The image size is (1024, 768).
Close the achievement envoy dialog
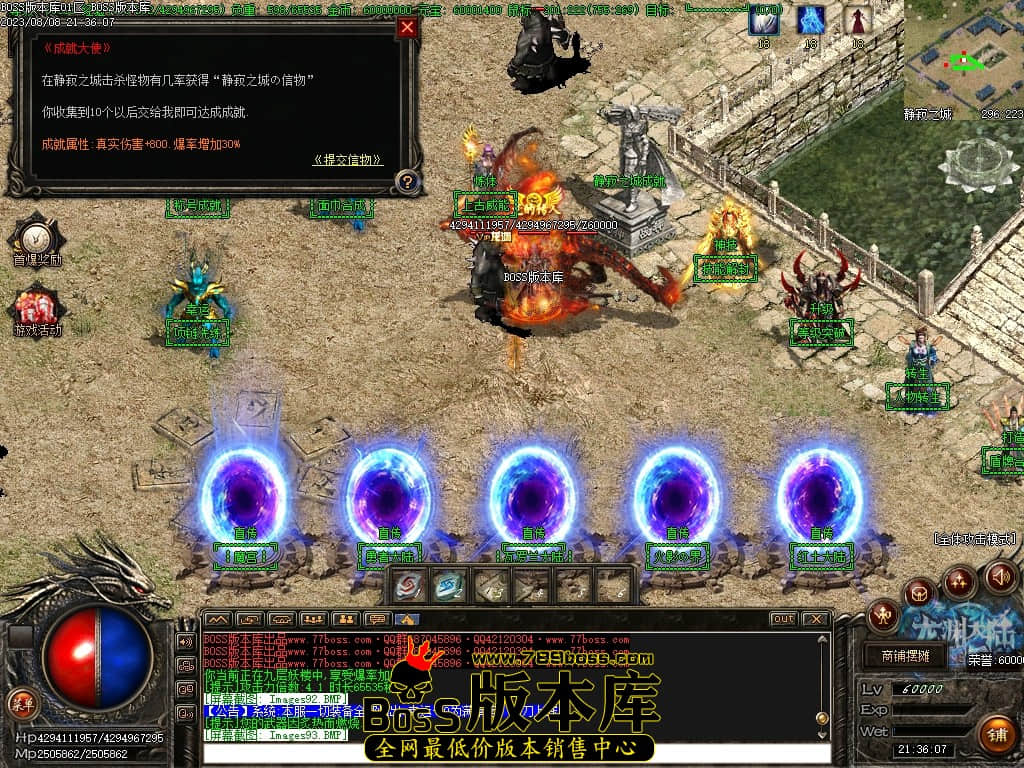tap(407, 28)
